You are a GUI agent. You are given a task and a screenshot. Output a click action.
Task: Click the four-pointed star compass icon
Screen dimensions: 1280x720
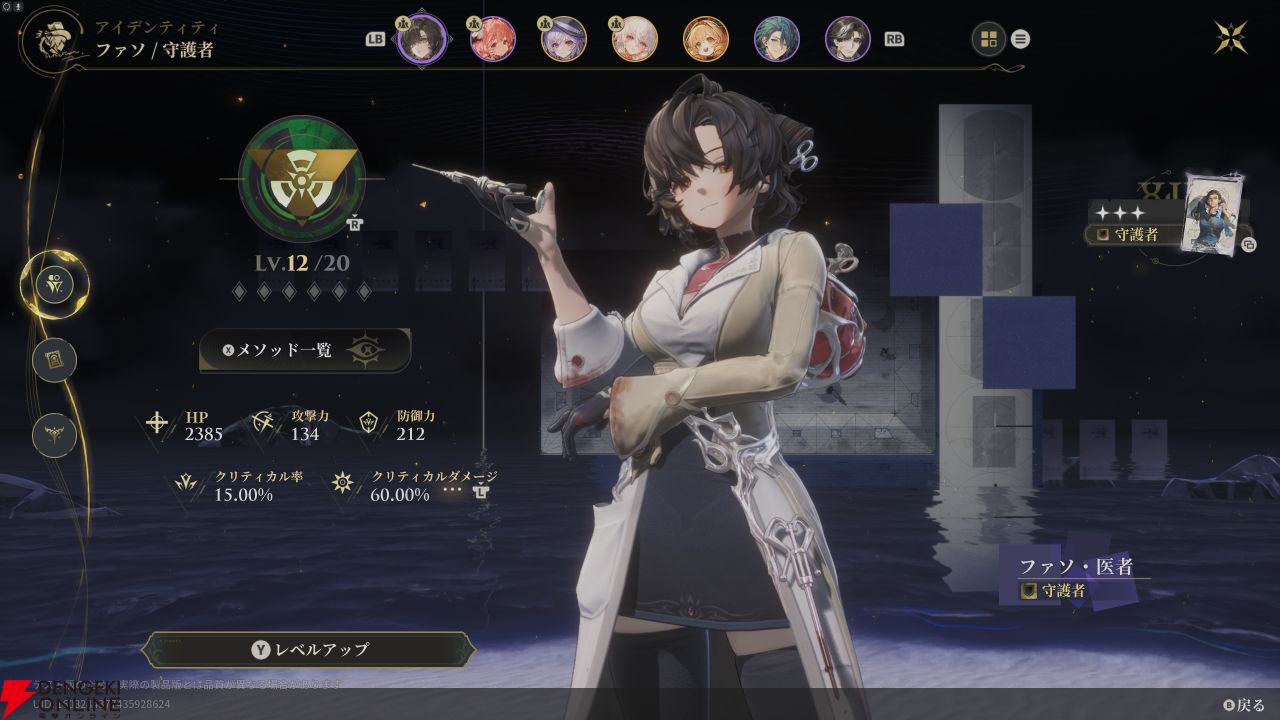click(x=1231, y=37)
